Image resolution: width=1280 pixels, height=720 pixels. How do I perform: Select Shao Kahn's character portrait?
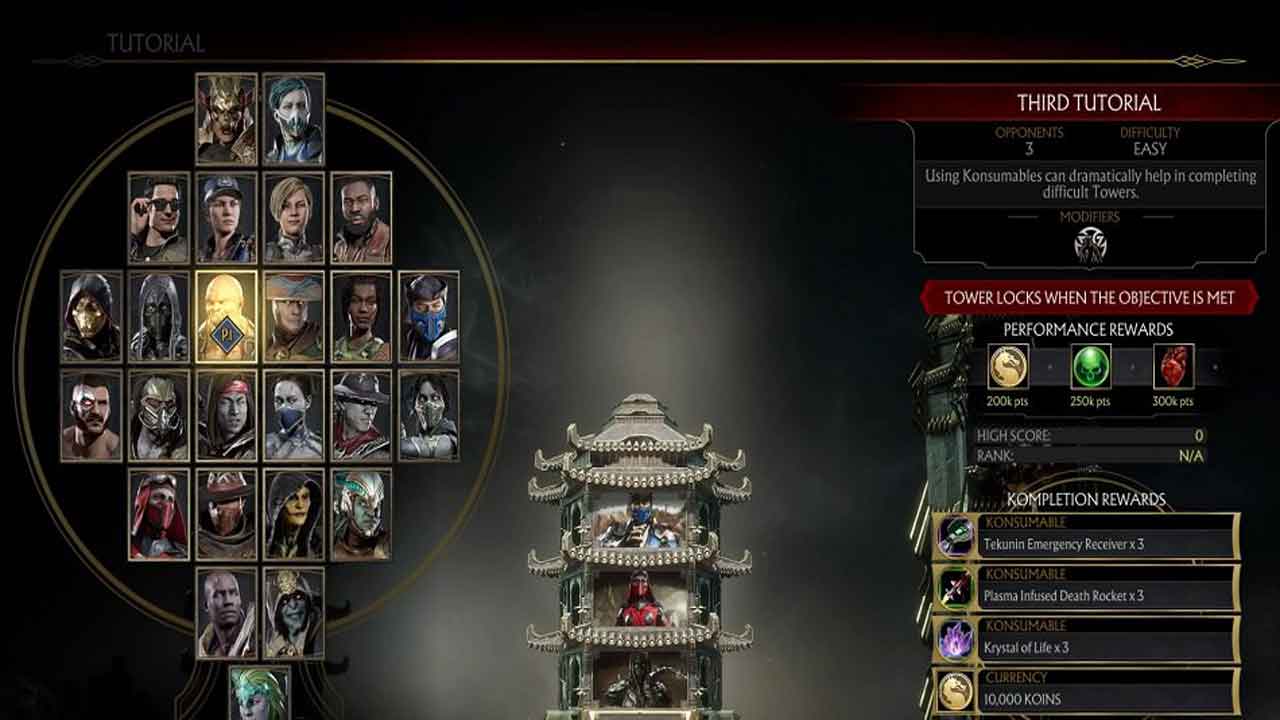point(226,118)
